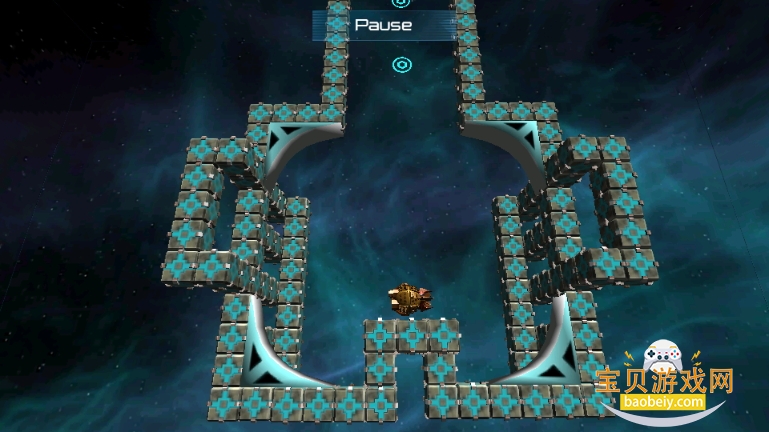Click the Pause button
769x432 pixels.
(x=384, y=25)
